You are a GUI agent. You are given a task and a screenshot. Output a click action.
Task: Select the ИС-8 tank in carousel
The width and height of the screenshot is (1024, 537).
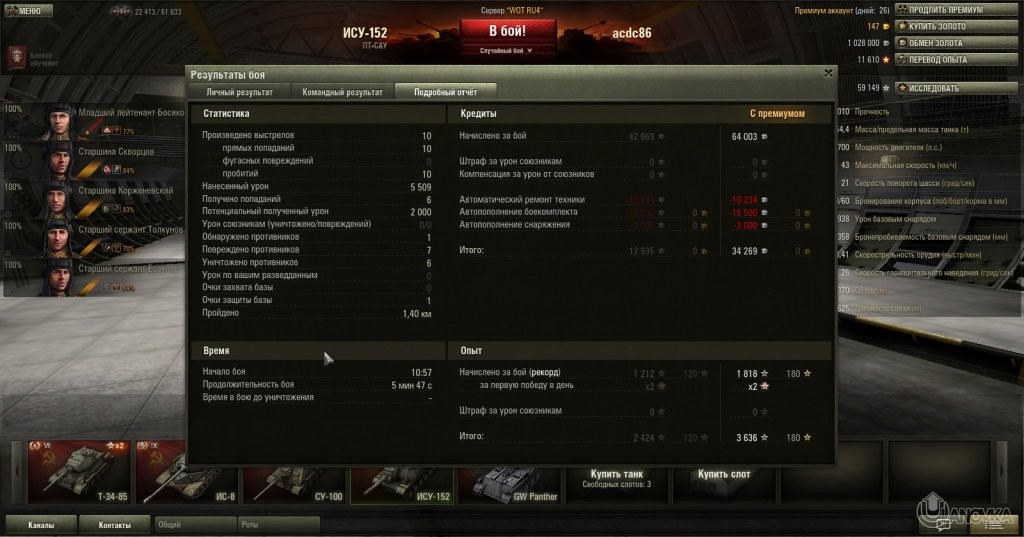tap(187, 471)
